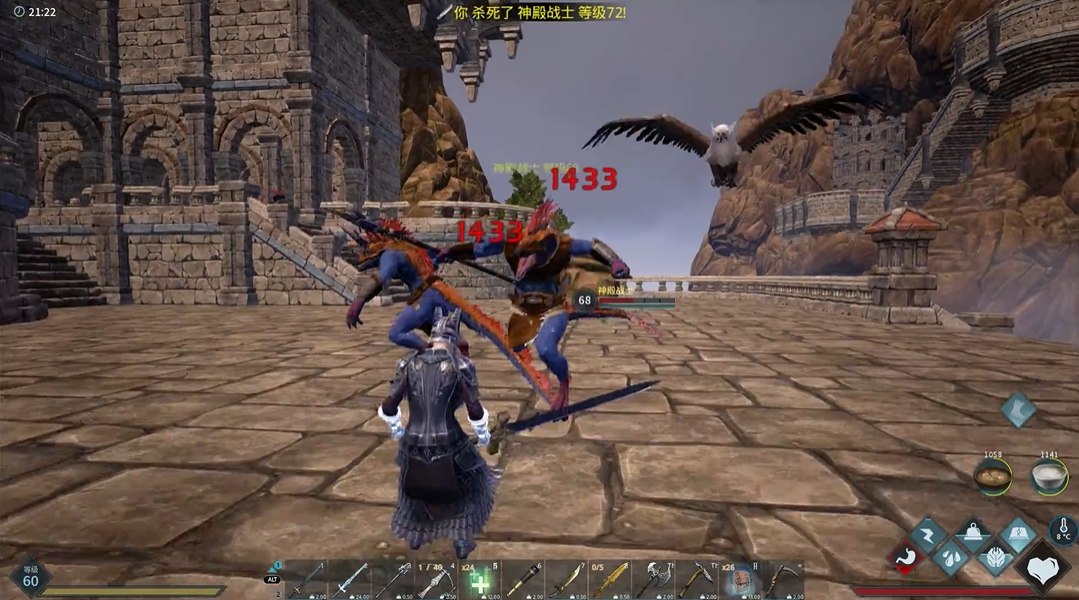Screen dimensions: 1079x600
Task: Open the lightning bolt stamina status icon
Action: pyautogui.click(x=928, y=536)
